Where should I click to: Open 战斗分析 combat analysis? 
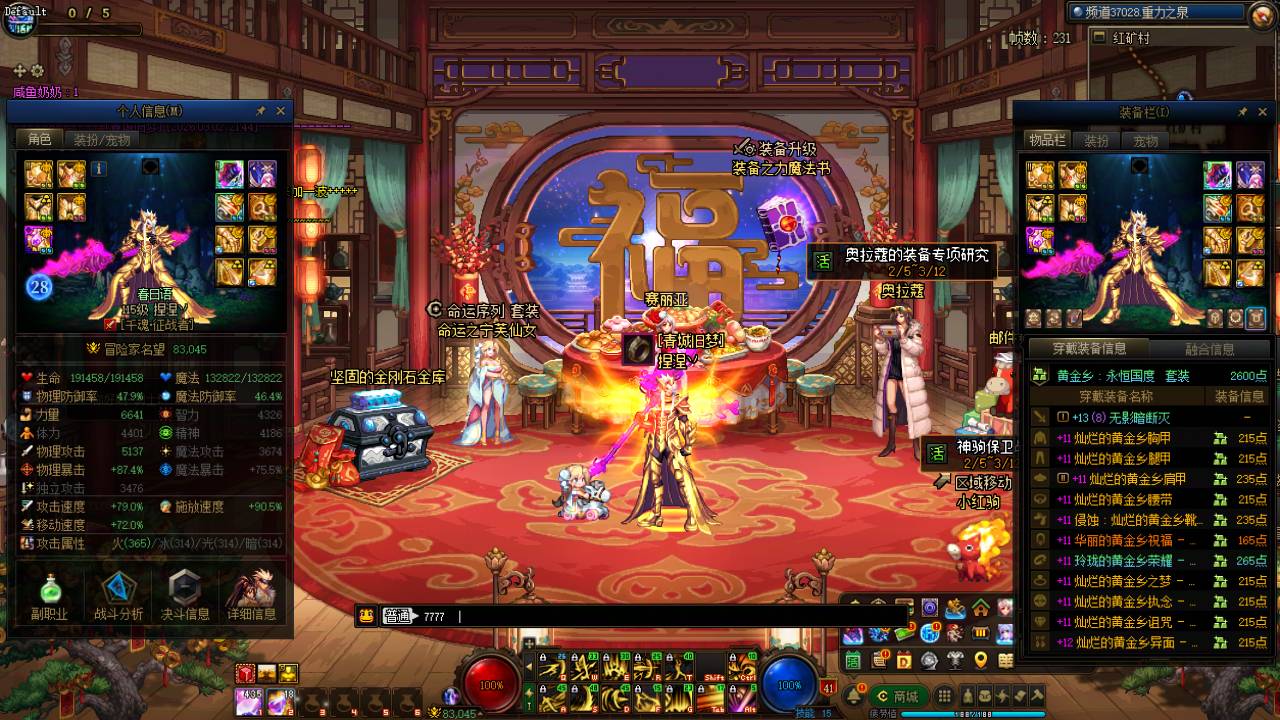tap(118, 597)
